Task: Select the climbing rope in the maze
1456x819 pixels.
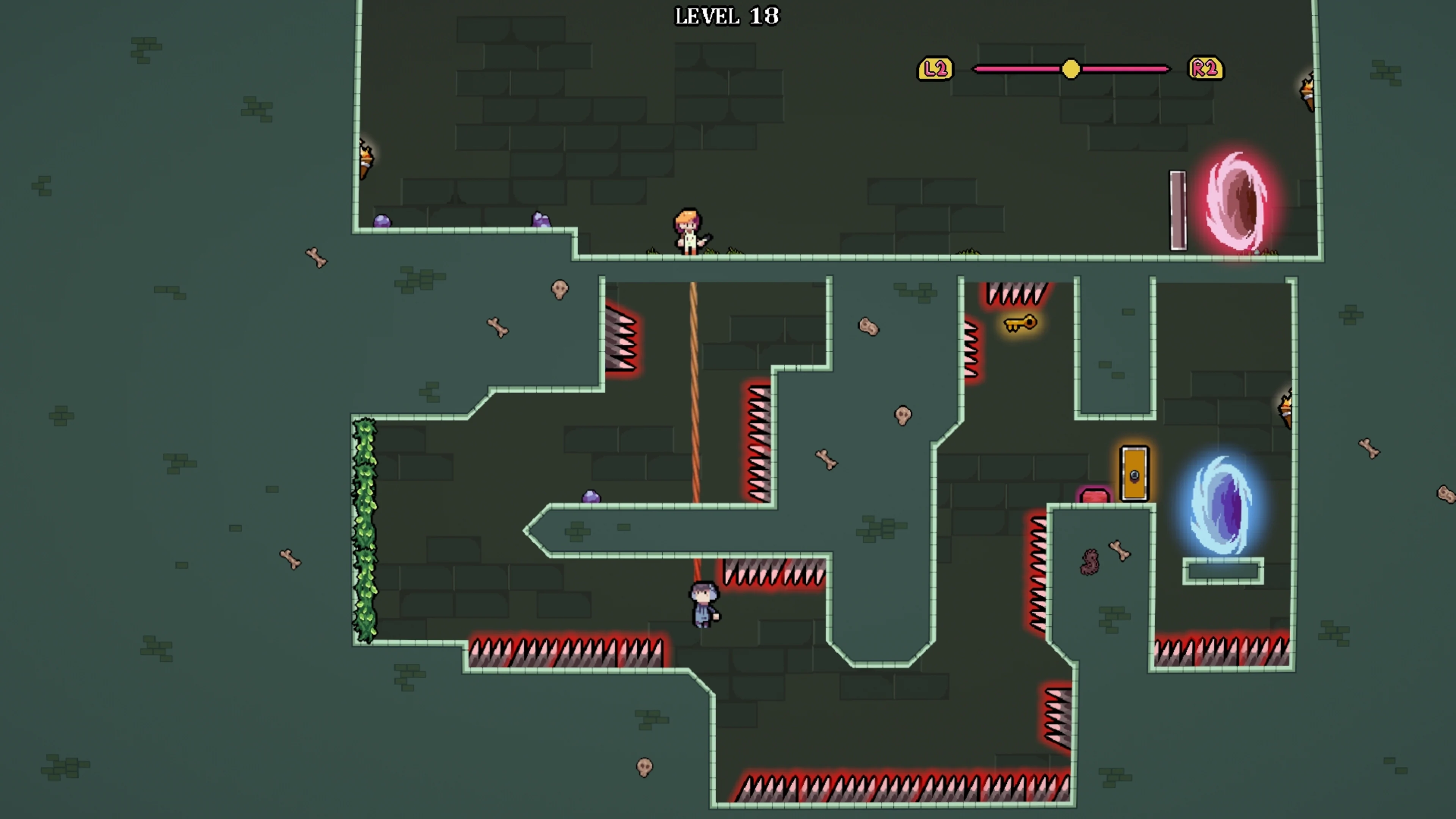Action: [x=694, y=395]
